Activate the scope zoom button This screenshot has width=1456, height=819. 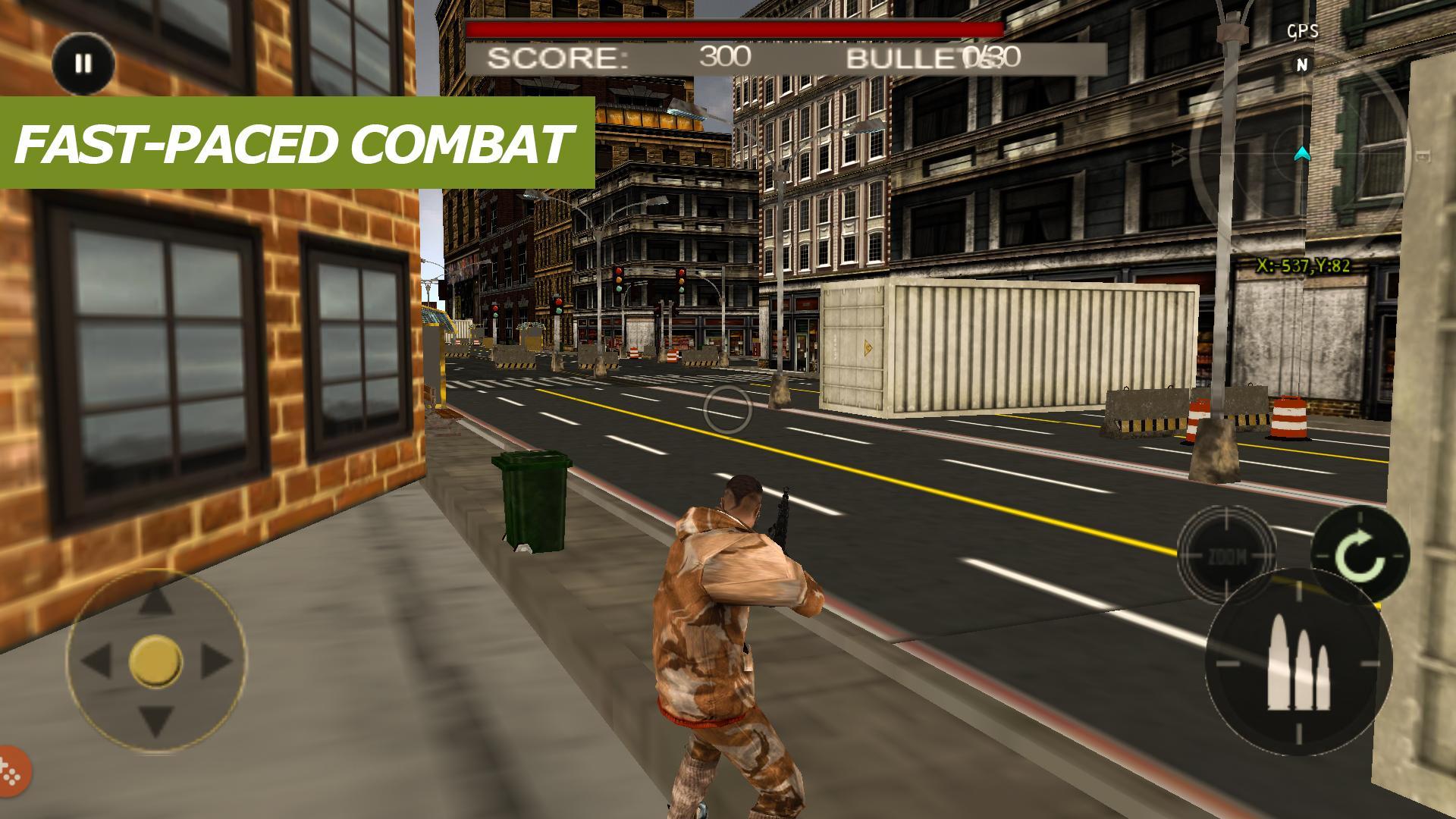[1226, 556]
